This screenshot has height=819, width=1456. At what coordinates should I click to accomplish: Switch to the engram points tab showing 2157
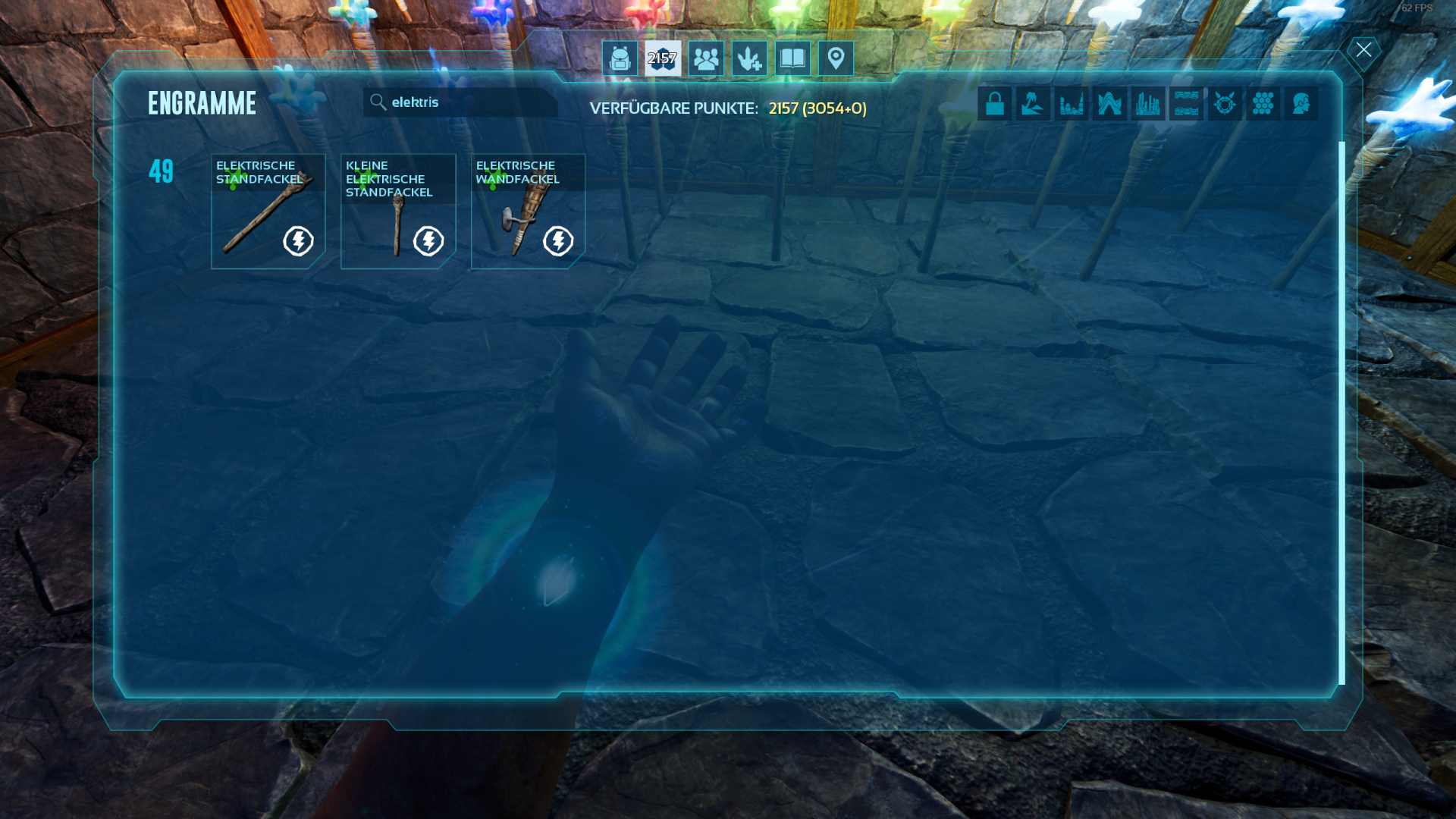pos(663,58)
